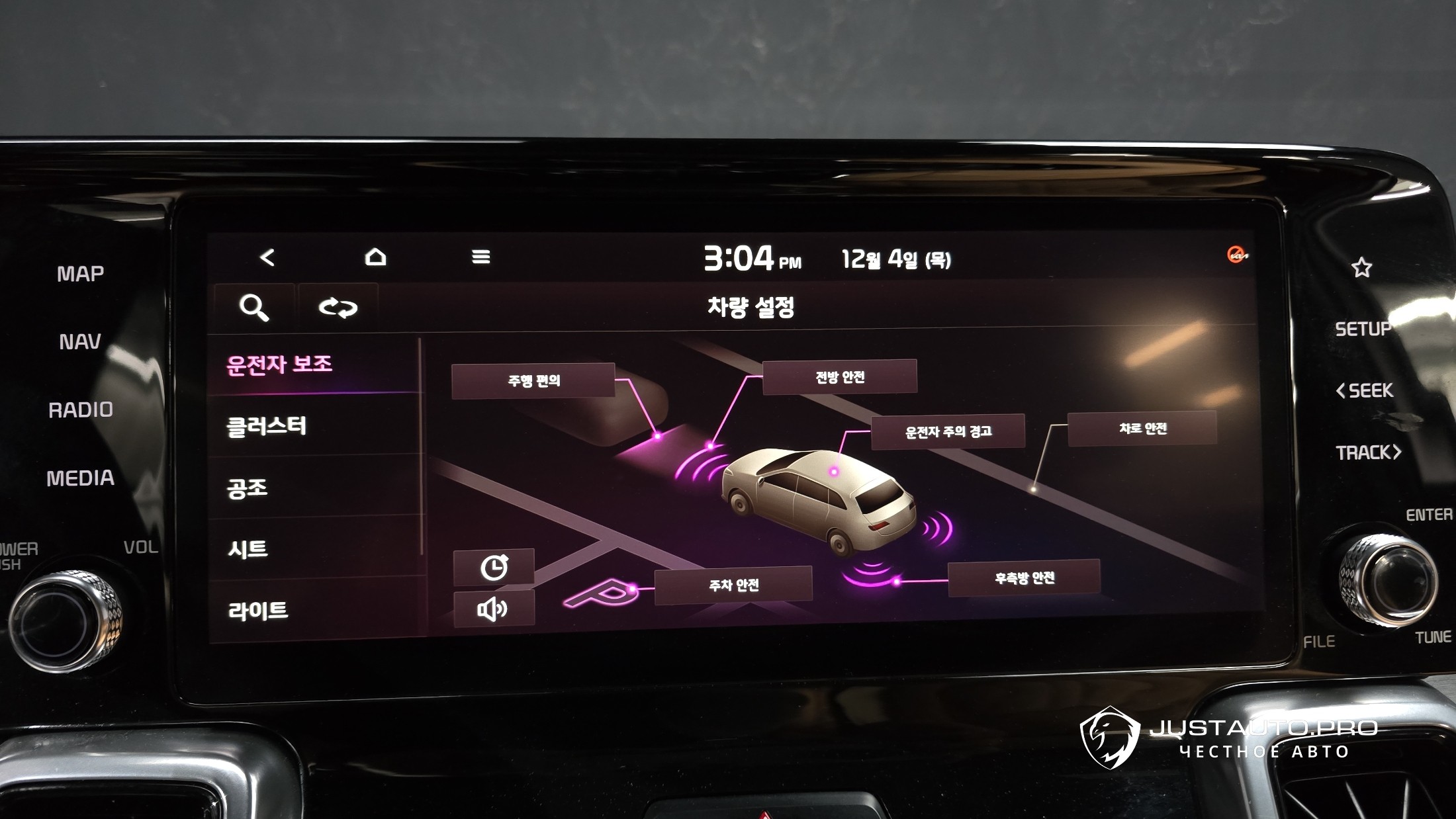The width and height of the screenshot is (1456, 819).
Task: Open the three-line hamburger menu
Action: point(481,257)
